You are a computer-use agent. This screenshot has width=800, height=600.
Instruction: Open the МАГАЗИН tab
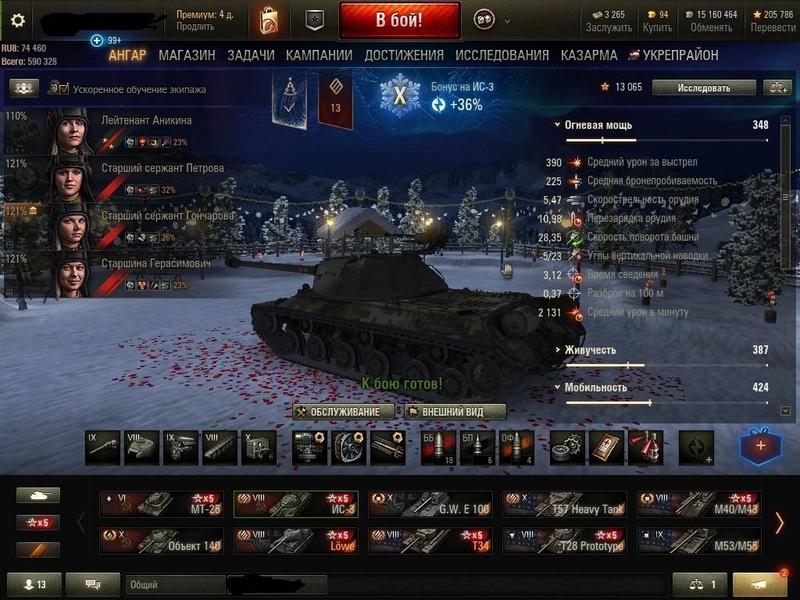click(186, 56)
